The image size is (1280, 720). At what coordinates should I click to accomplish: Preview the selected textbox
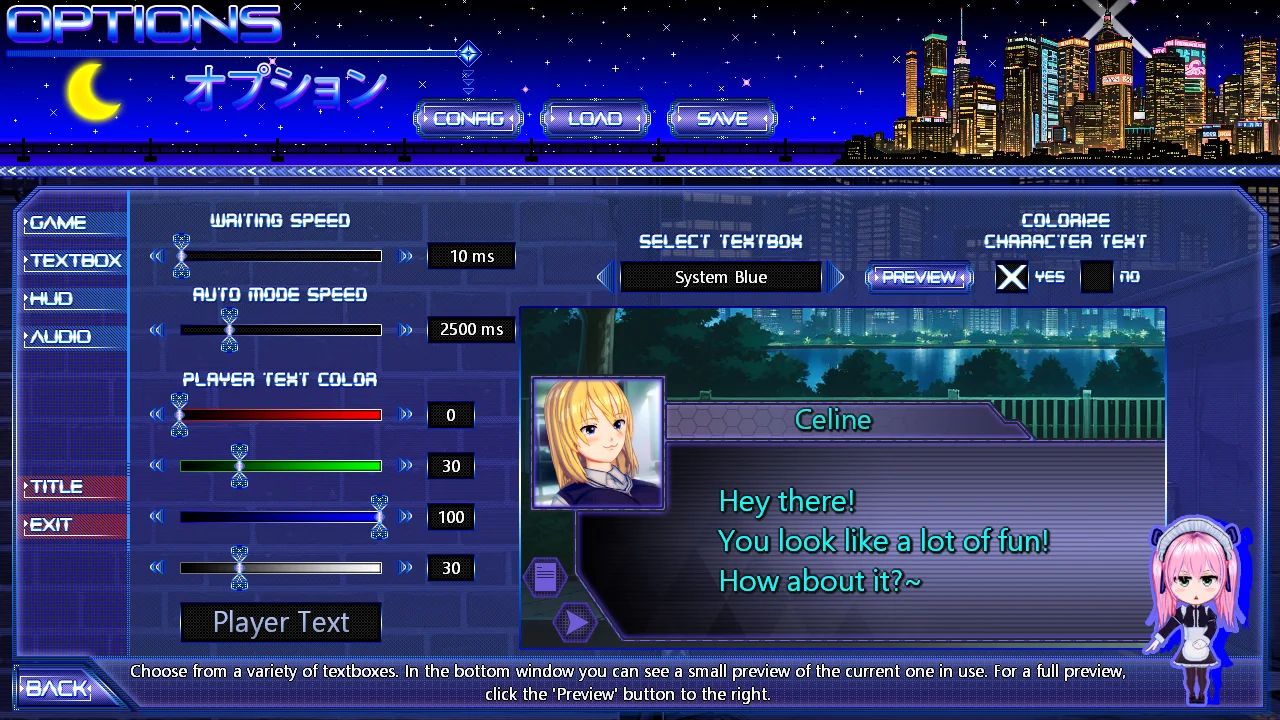(919, 277)
